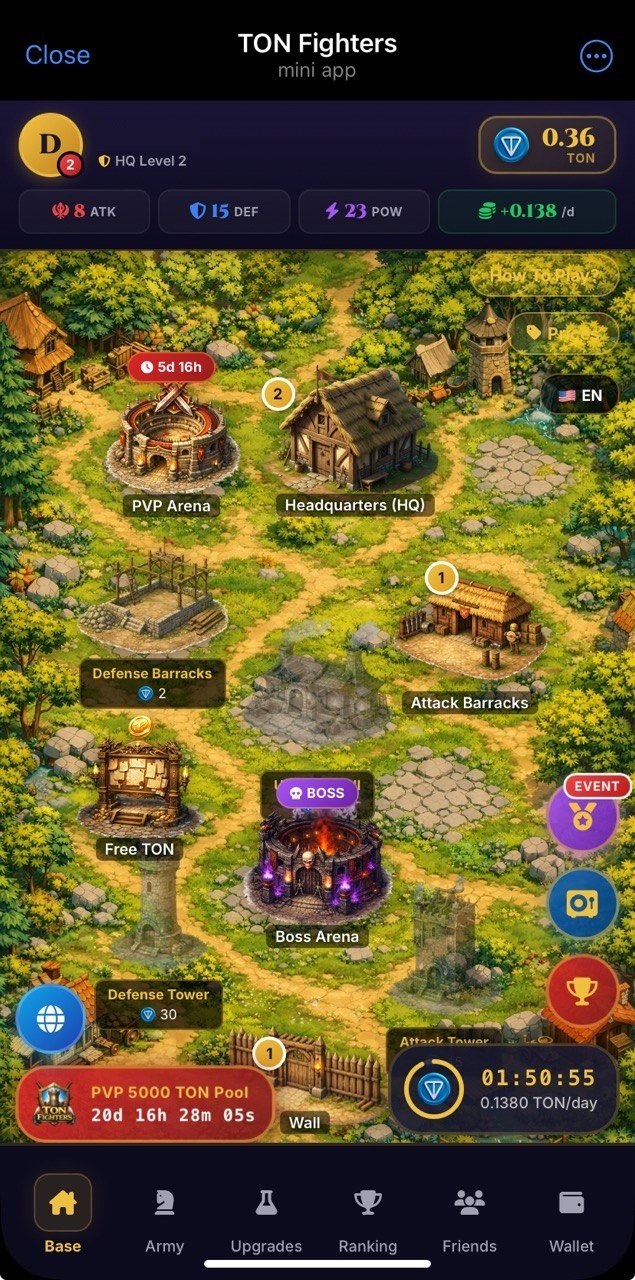Tap the red trophy button
The width and height of the screenshot is (635, 1280).
pyautogui.click(x=582, y=990)
